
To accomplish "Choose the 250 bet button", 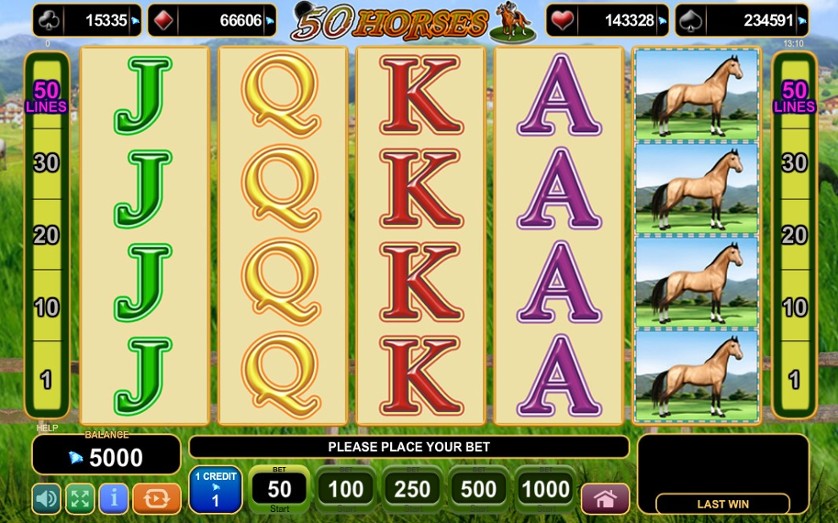I will pyautogui.click(x=412, y=489).
